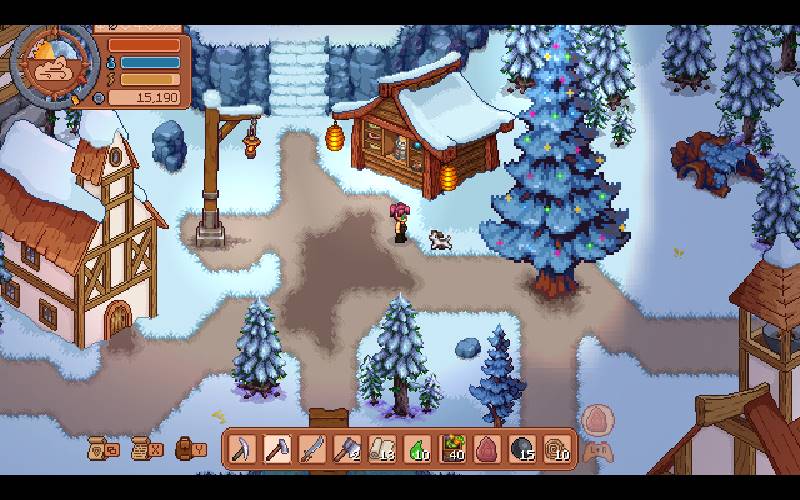Select the hammer tool slot
Screen dimensions: 800x500
277,449
